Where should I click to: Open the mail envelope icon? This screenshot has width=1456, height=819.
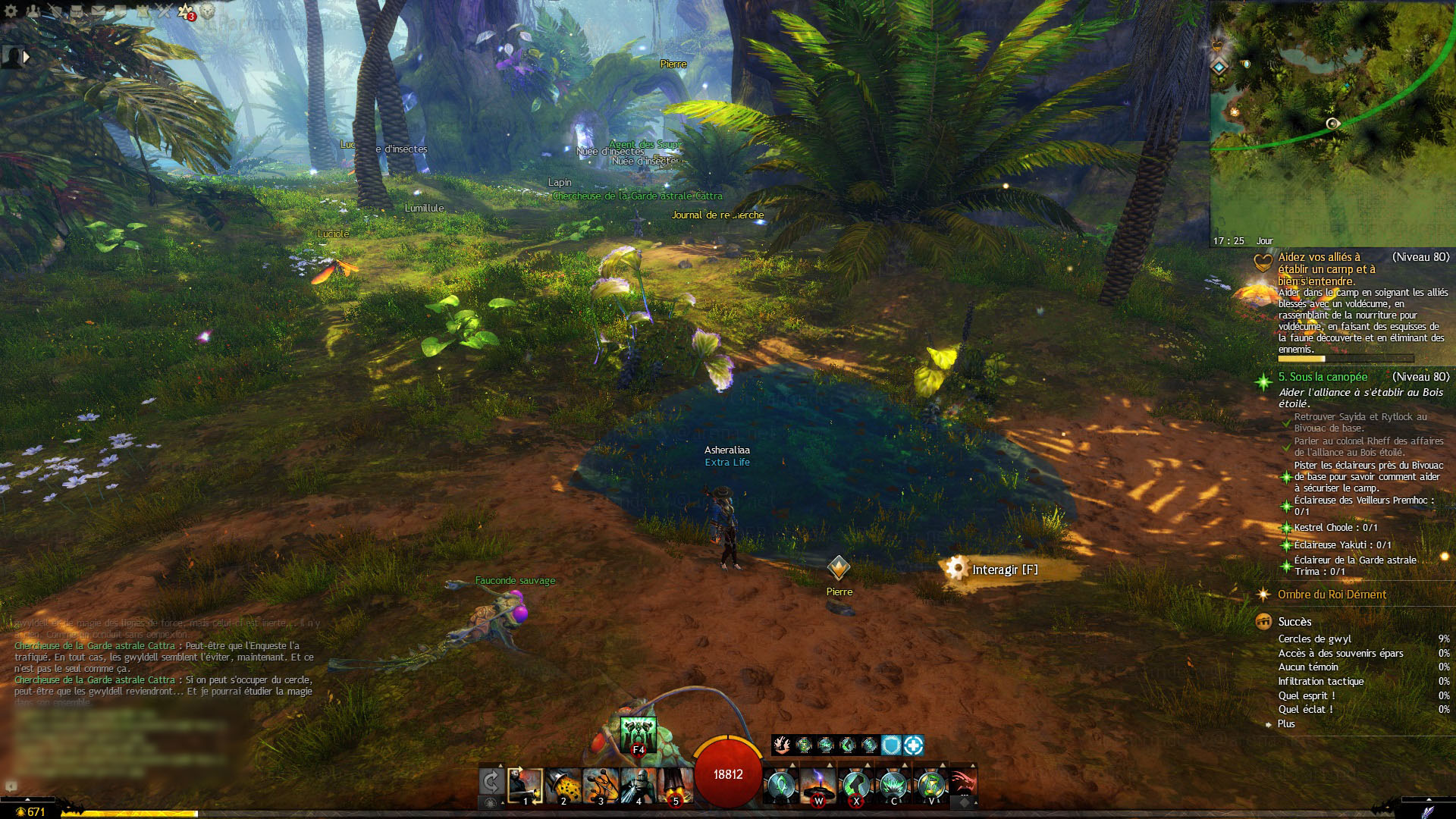[99, 11]
